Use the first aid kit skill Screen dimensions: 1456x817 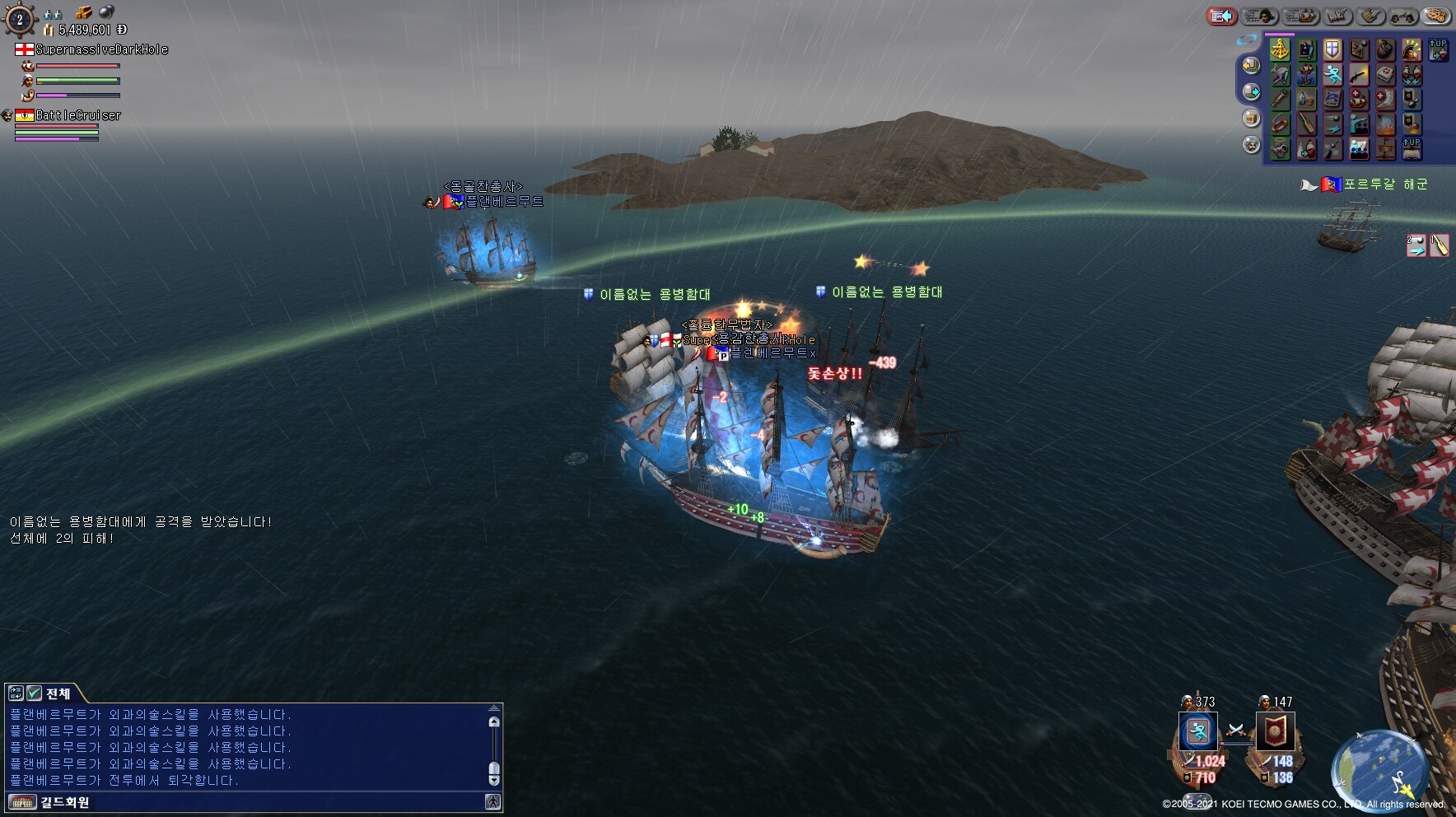click(1385, 75)
